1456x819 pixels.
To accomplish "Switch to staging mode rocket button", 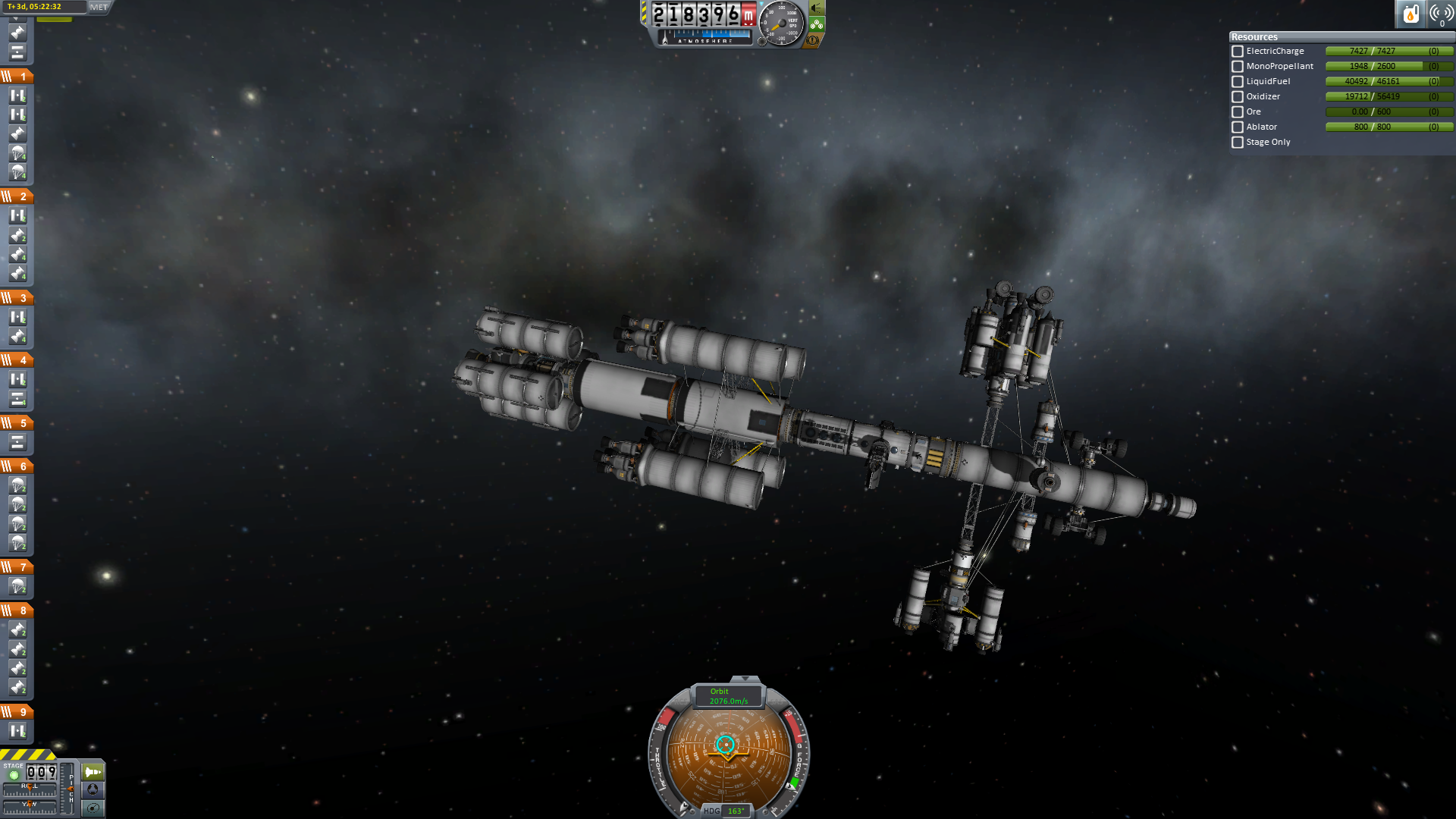I will tap(93, 772).
